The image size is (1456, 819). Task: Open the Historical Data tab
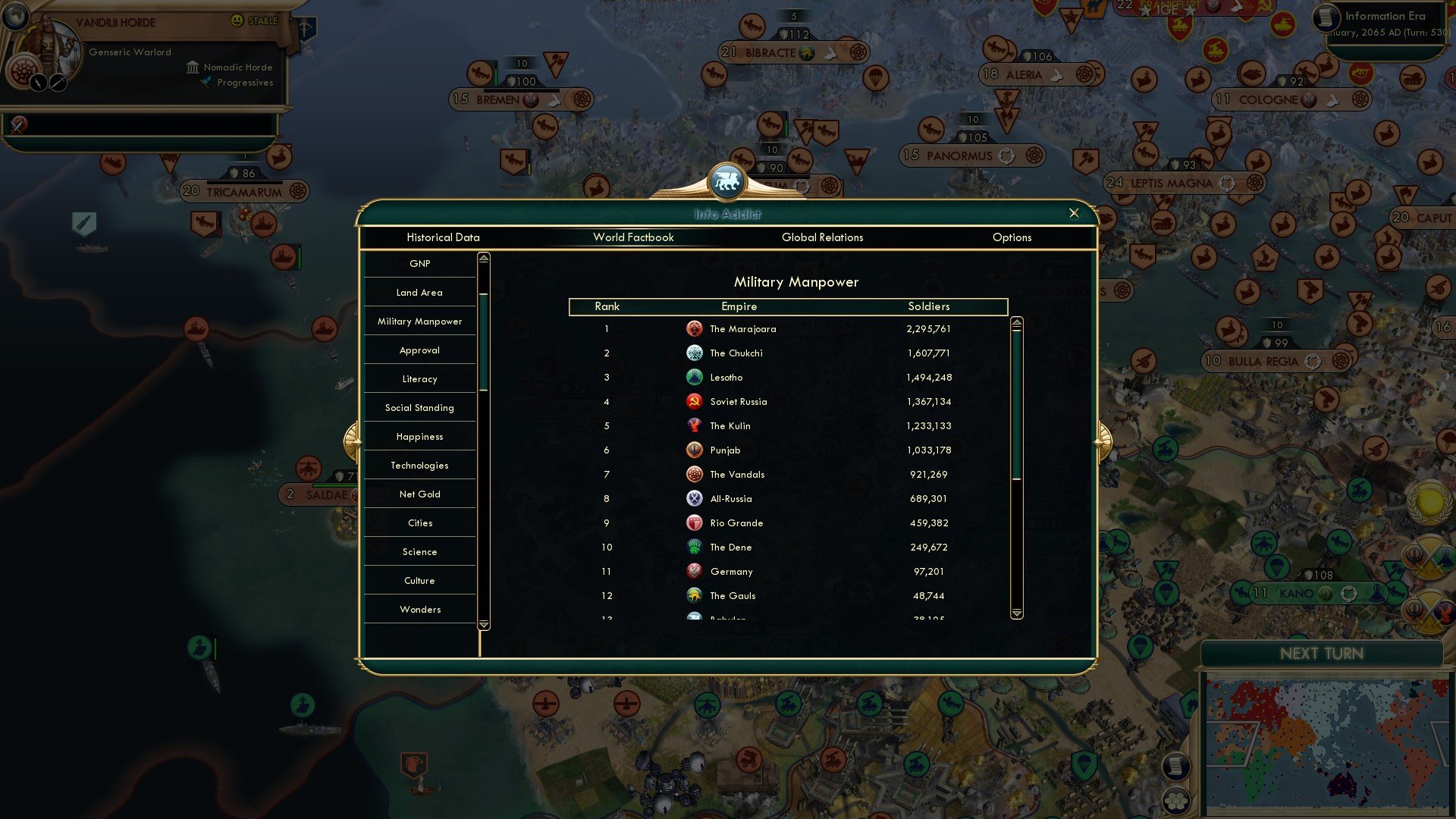(x=443, y=237)
